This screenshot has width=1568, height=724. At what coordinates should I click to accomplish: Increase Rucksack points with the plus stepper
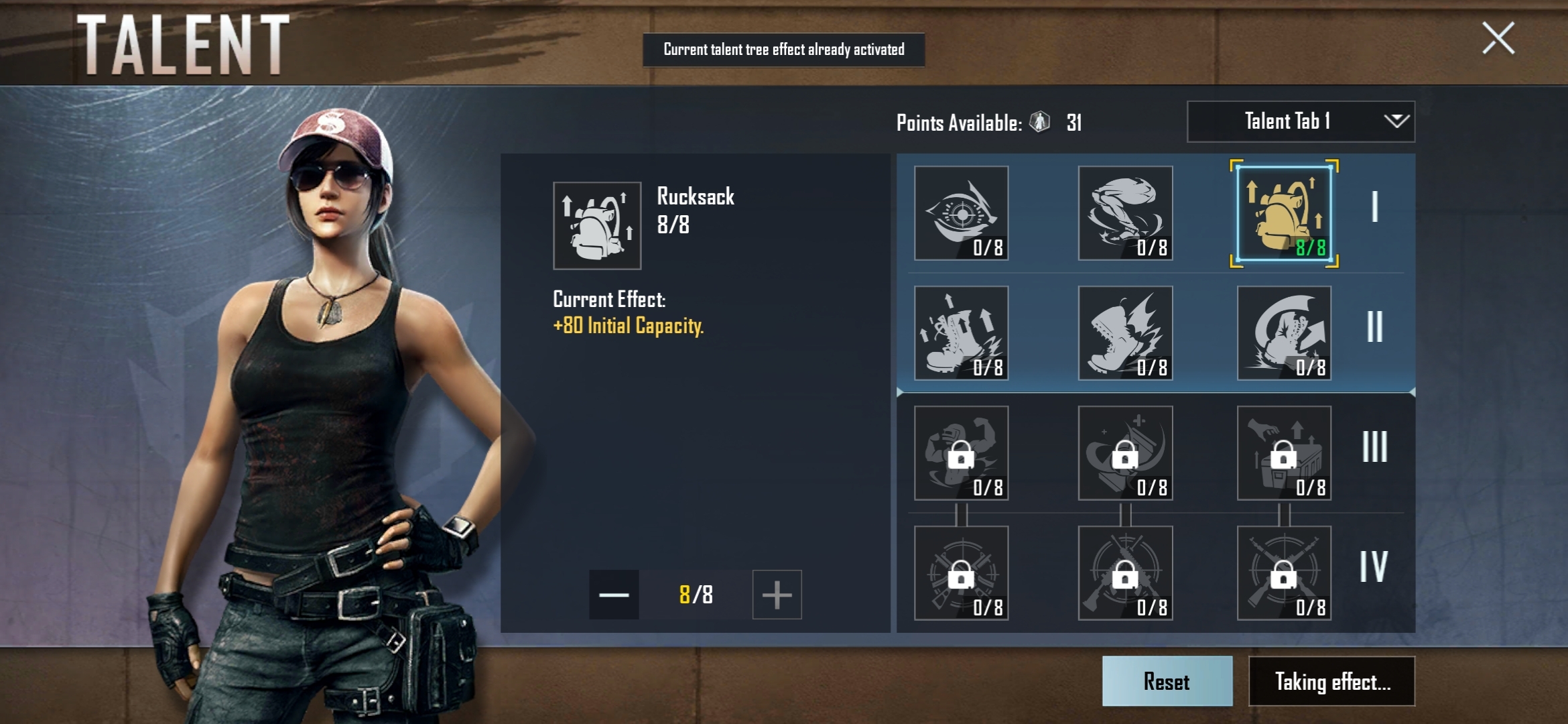click(776, 595)
